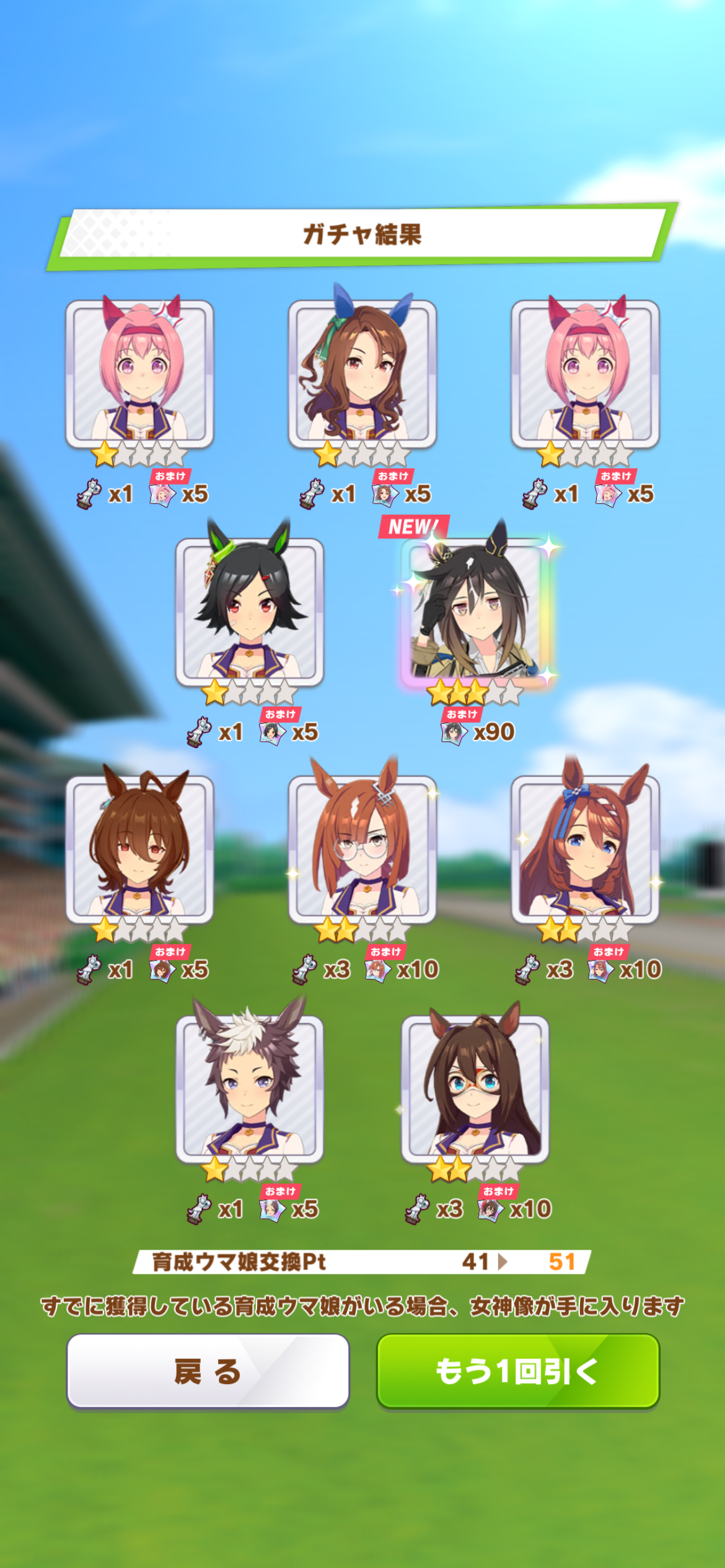The image size is (725, 1568).
Task: Select the orange-haired girl wearing round glasses
Action: [362, 848]
